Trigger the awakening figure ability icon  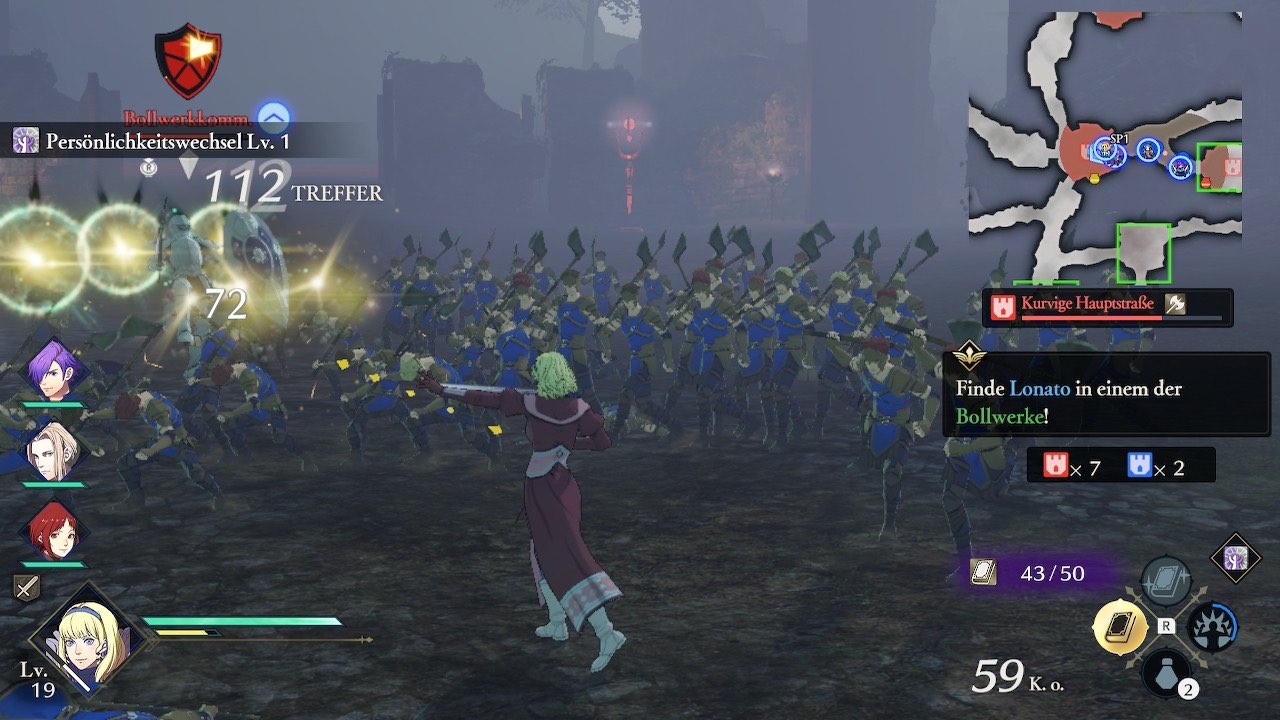coord(1212,627)
